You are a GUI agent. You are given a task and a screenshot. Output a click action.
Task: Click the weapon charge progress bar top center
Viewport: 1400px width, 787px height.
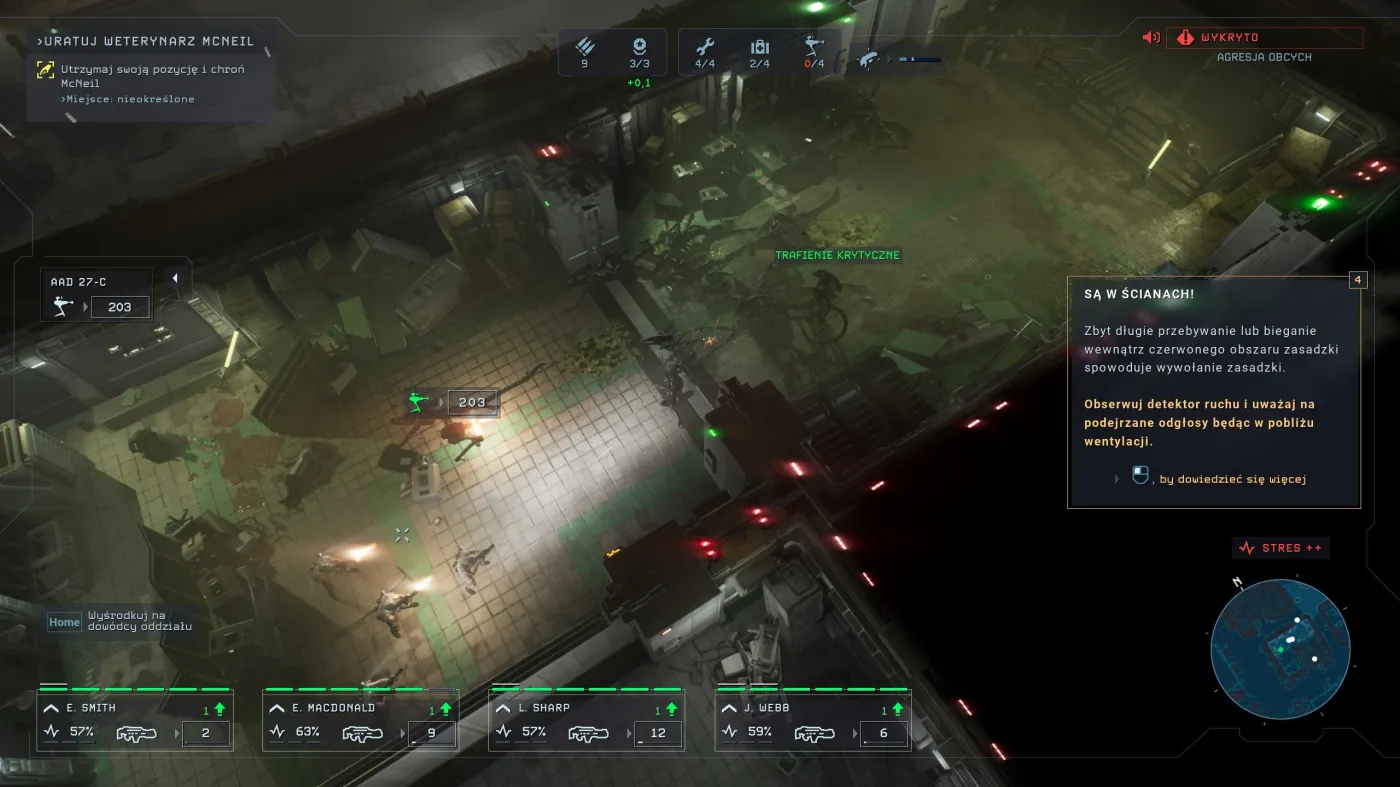click(920, 58)
